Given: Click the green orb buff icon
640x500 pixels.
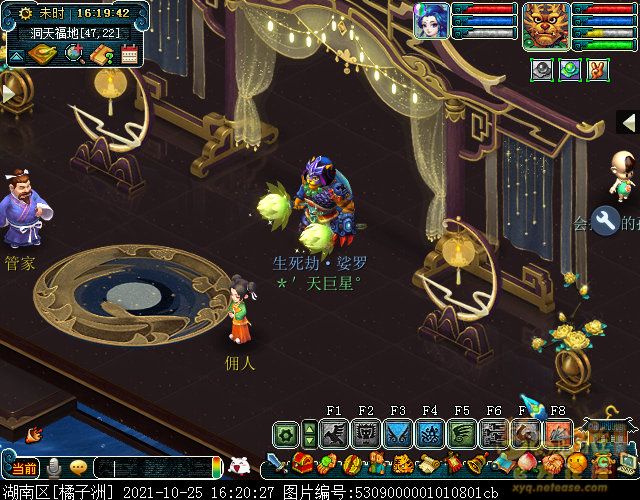Looking at the screenshot, I should 569,70.
